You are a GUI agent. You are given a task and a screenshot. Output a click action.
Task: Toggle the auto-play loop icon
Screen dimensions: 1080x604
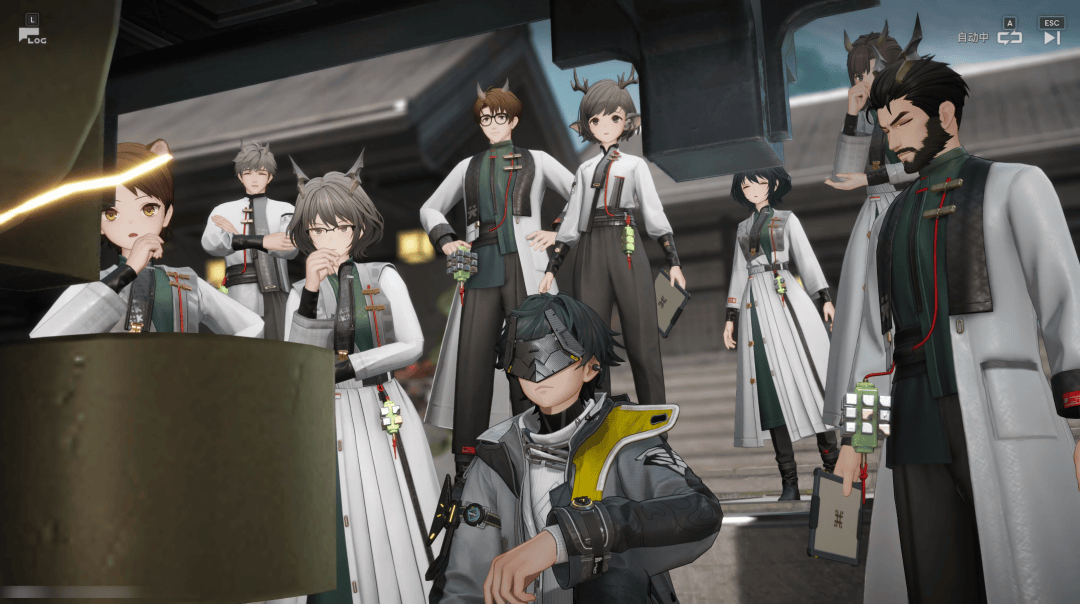click(1009, 38)
